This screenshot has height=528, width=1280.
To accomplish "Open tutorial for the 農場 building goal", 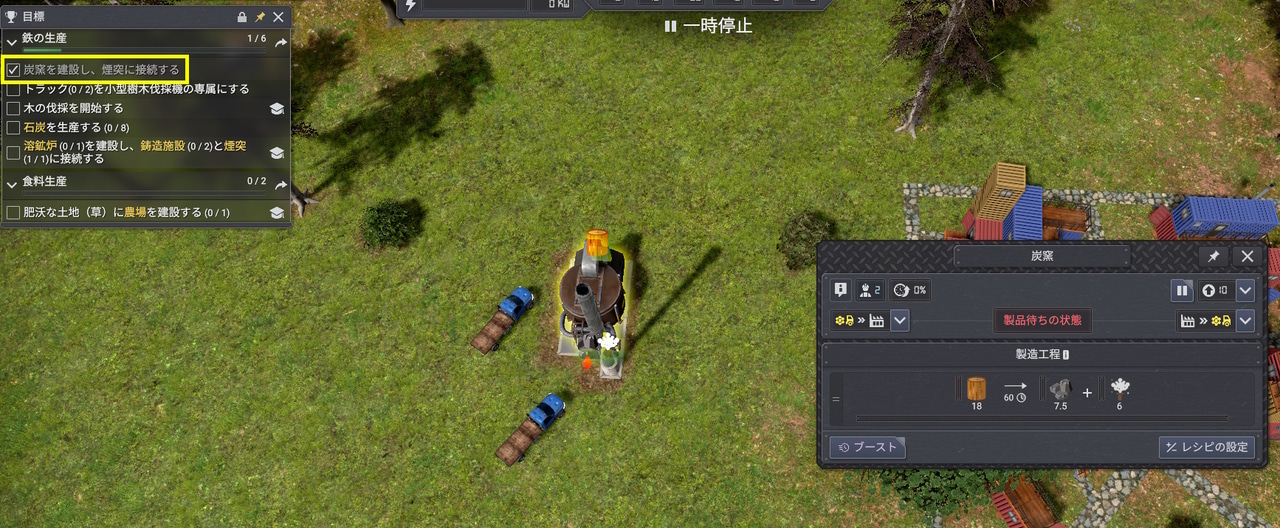I will 277,213.
